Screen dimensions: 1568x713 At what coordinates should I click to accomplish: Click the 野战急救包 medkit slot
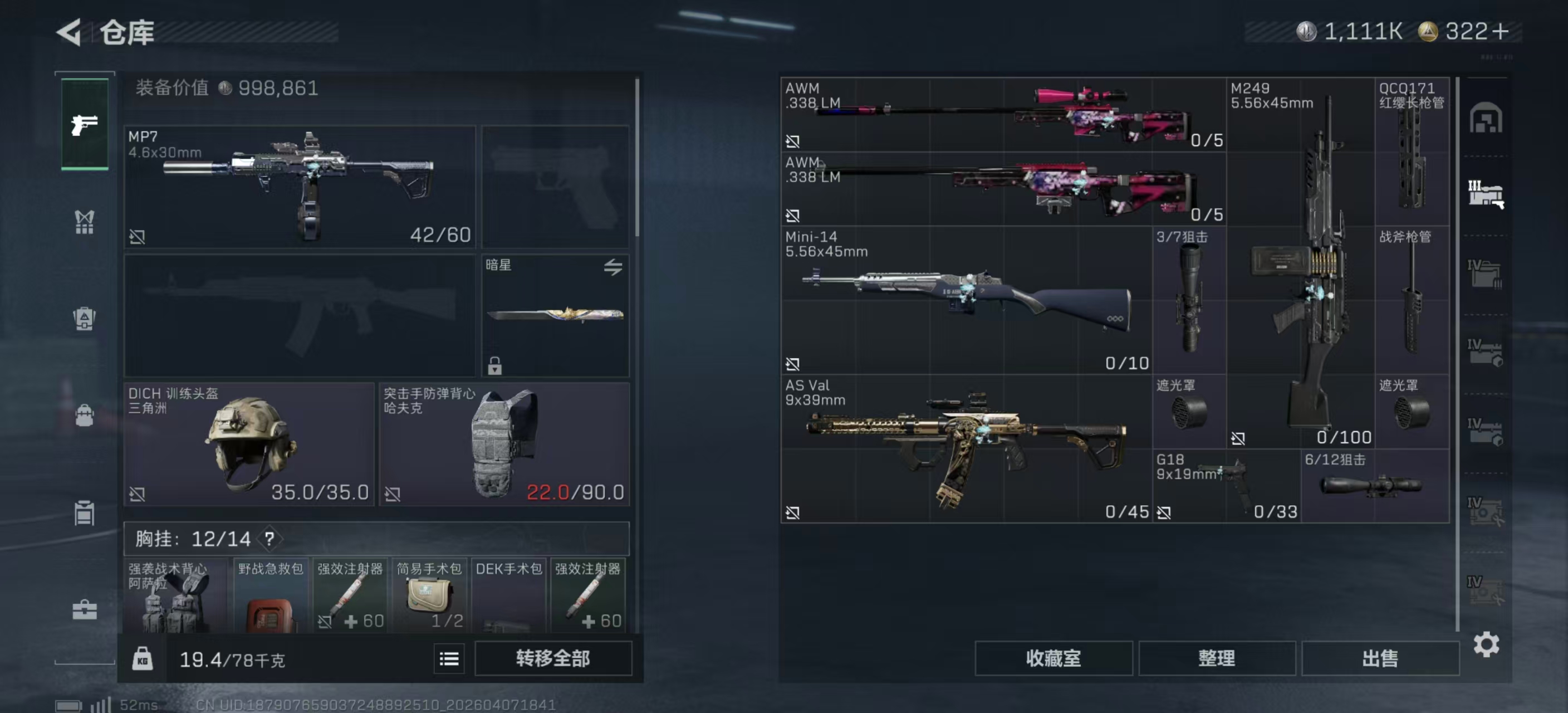coord(270,595)
